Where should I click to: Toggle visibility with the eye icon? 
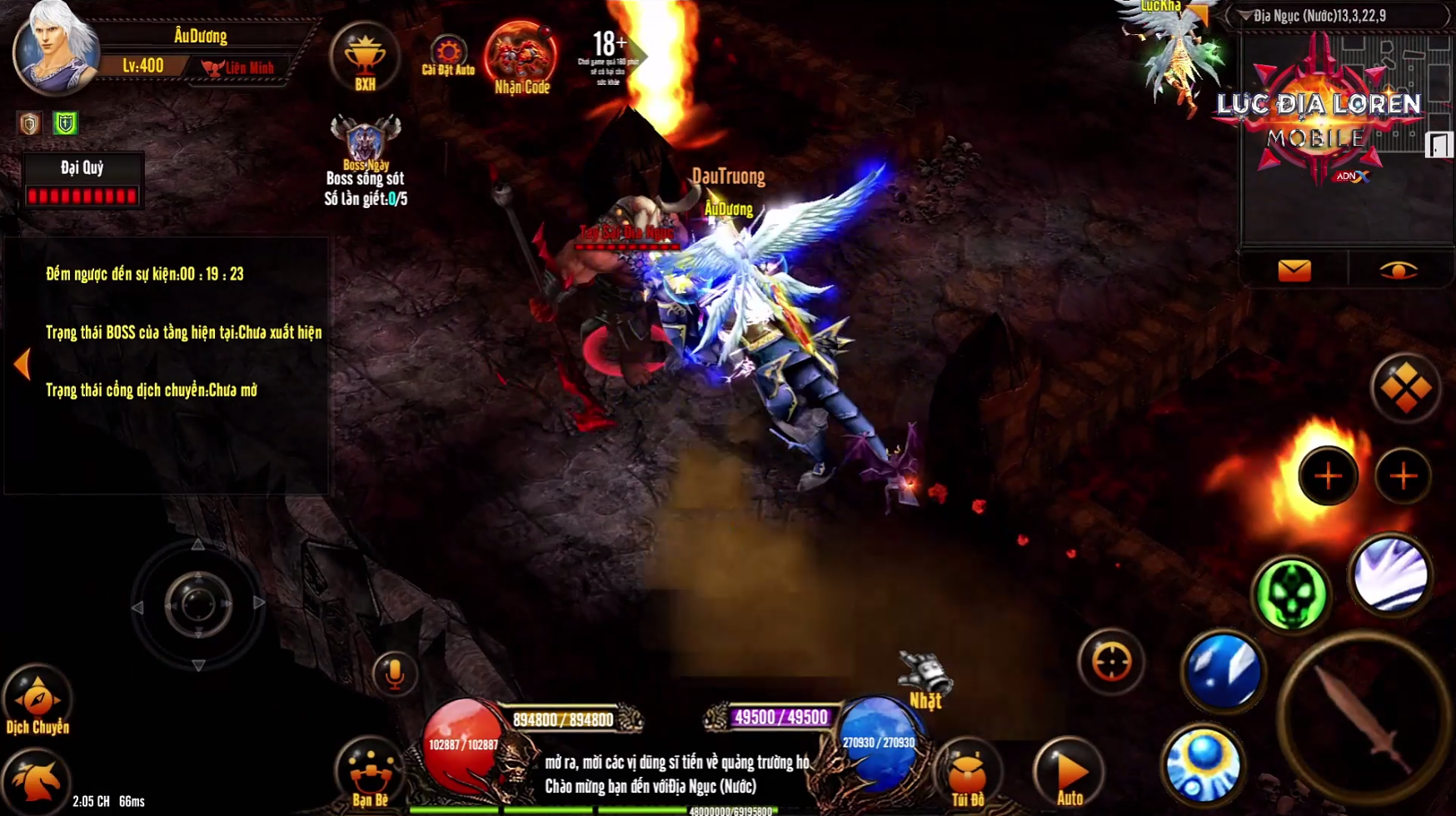click(1399, 271)
